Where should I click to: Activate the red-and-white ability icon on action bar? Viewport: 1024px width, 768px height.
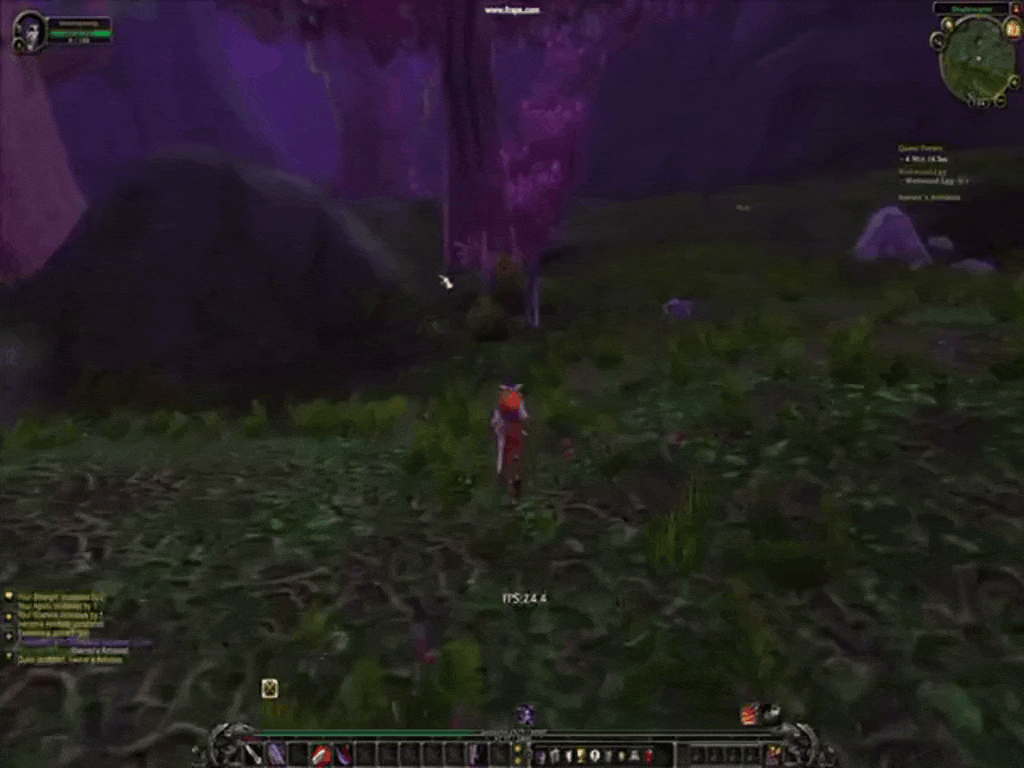(x=321, y=754)
